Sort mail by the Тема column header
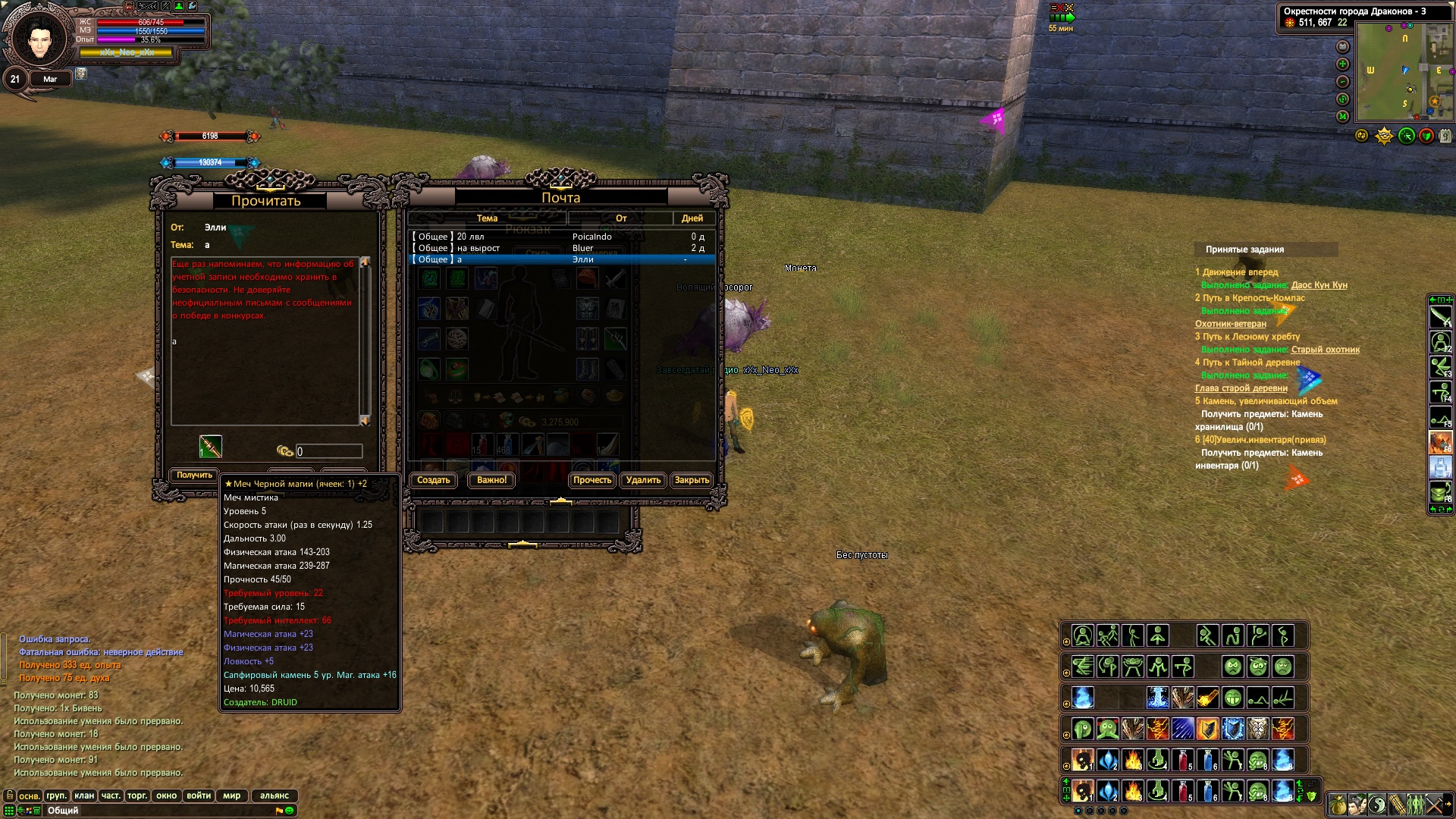1456x819 pixels. click(x=487, y=218)
